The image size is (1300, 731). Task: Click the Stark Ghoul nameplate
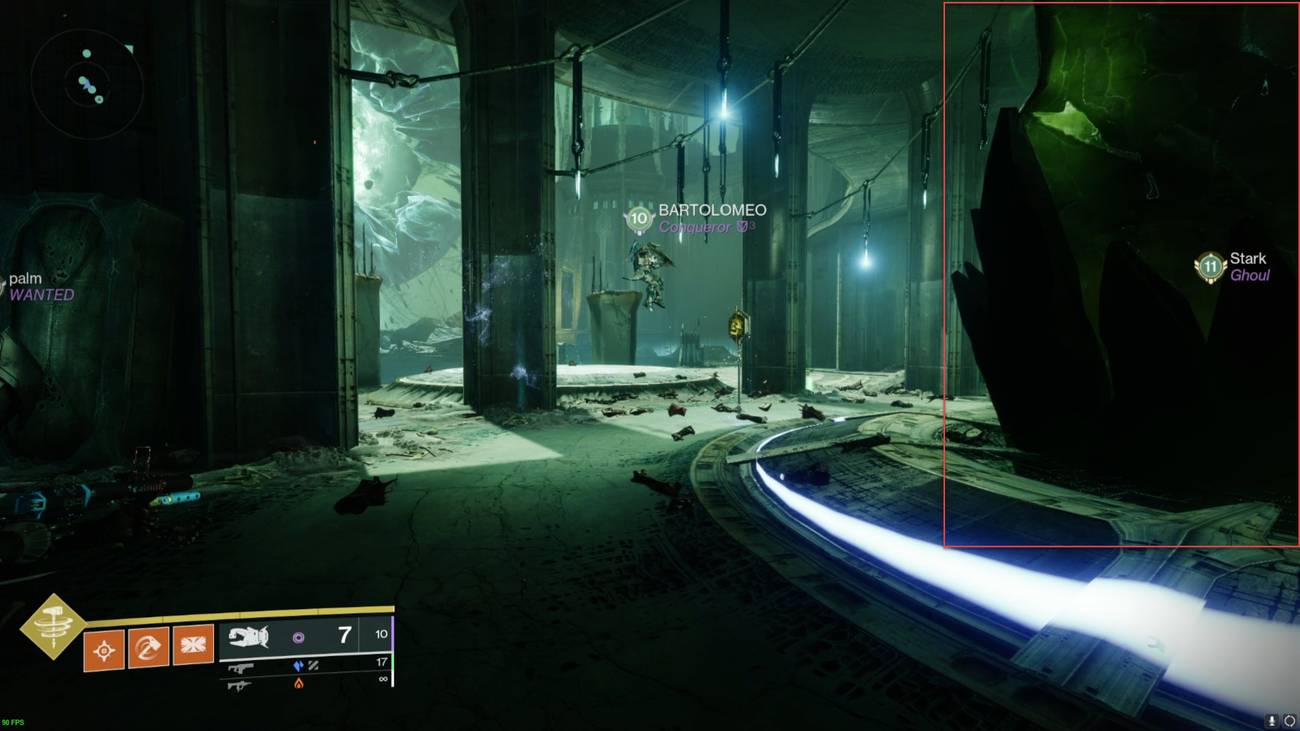(1250, 266)
